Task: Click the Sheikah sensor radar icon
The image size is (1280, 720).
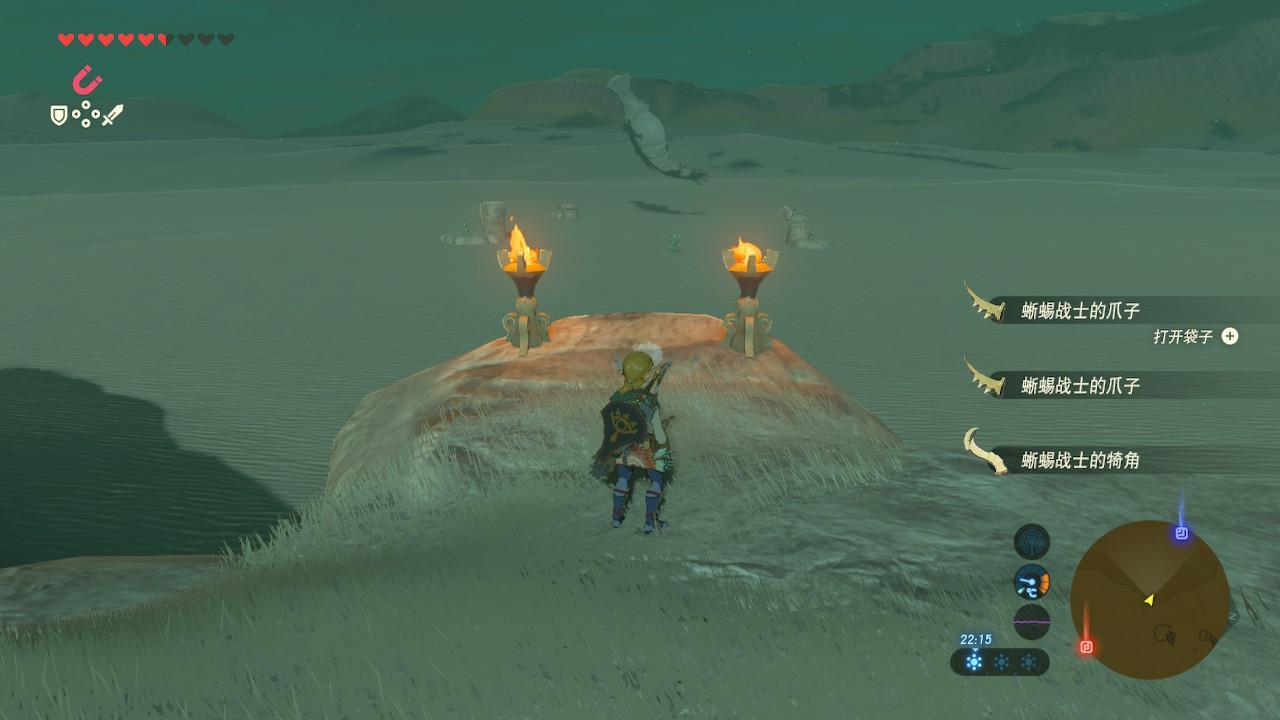Action: pyautogui.click(x=1031, y=541)
